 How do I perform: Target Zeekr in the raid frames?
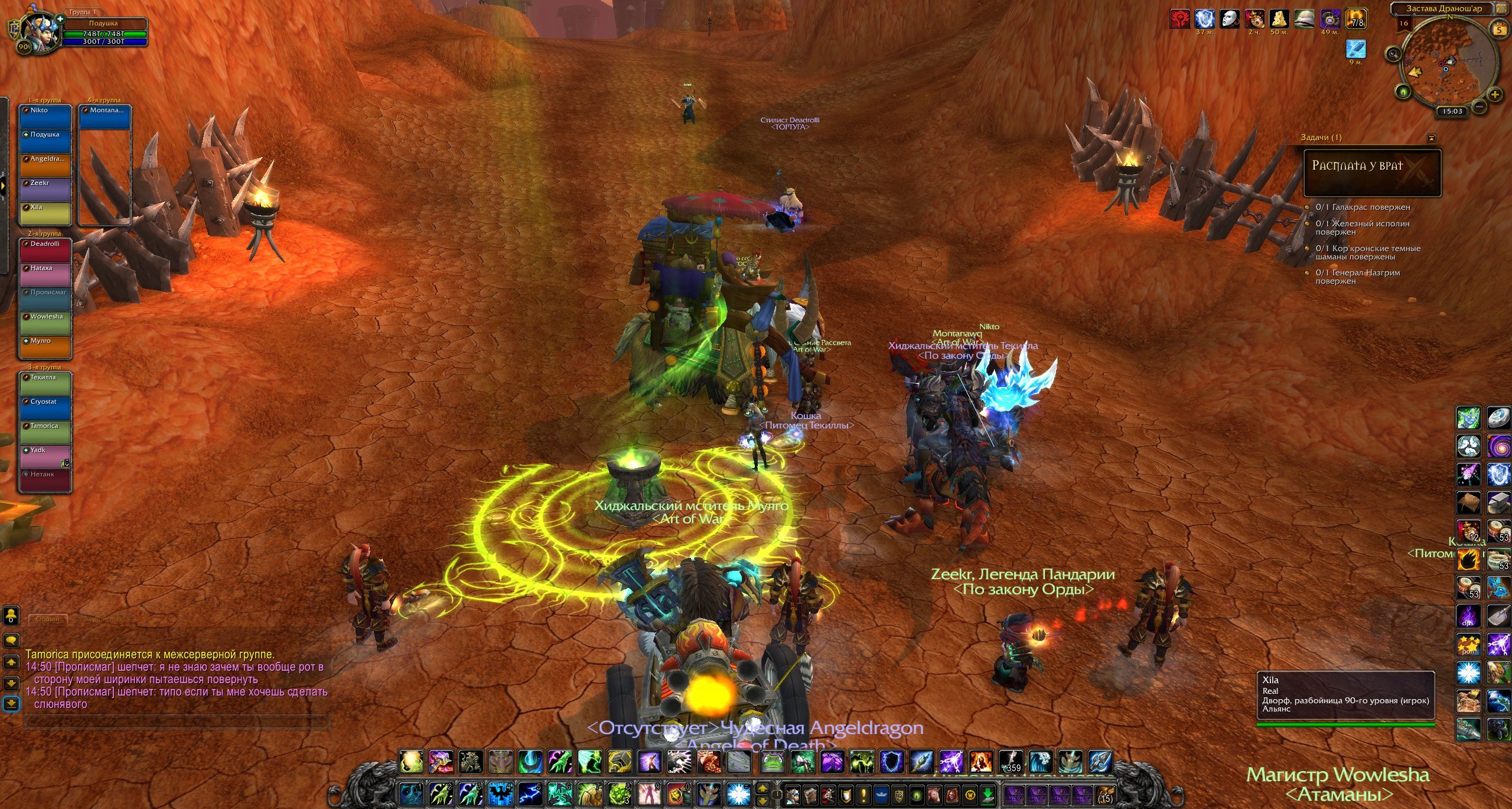45,190
